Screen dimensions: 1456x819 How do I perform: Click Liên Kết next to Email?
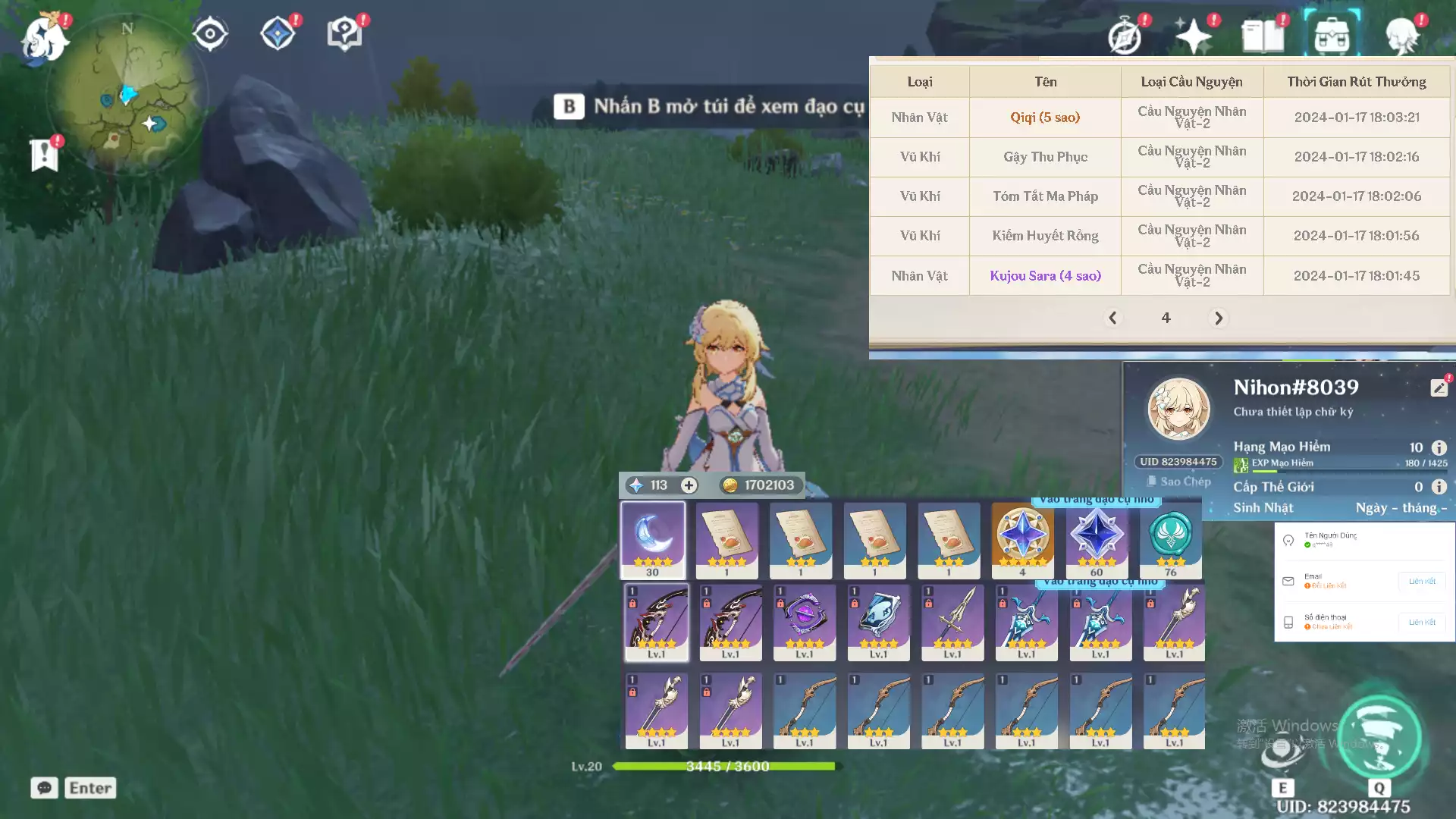1421,582
